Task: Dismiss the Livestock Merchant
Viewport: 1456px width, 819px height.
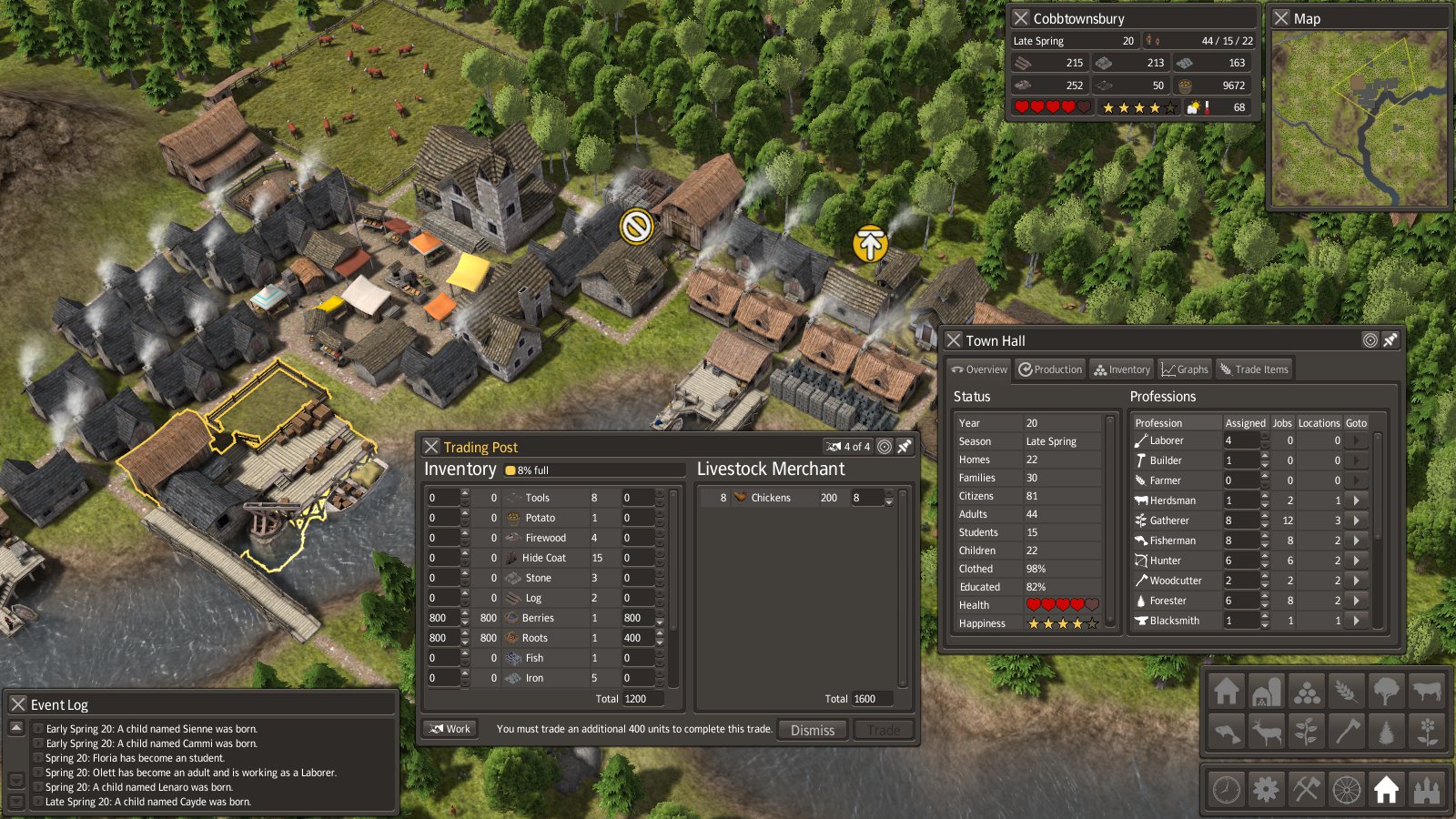Action: 812,730
